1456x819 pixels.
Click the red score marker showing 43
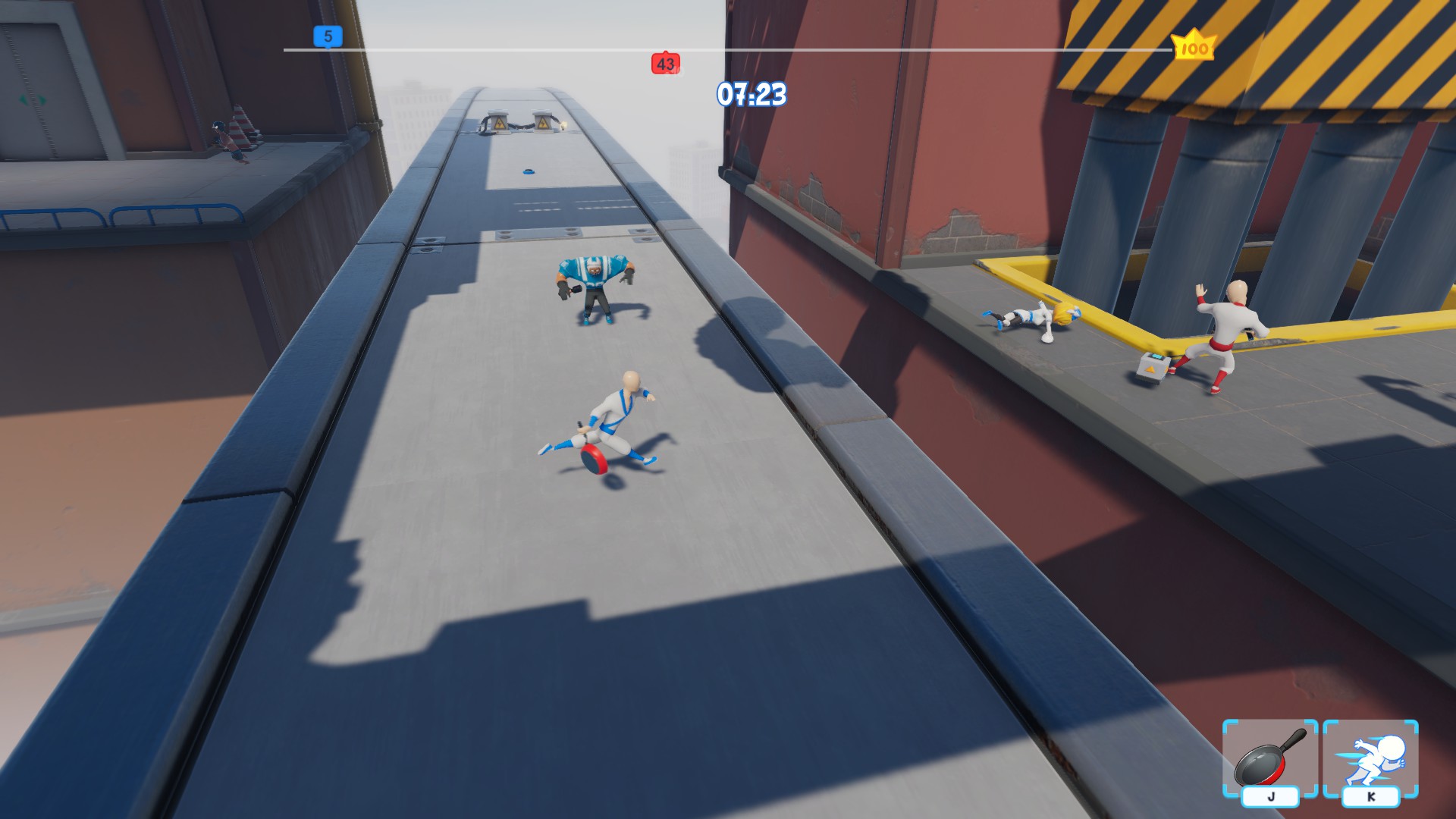click(x=665, y=64)
